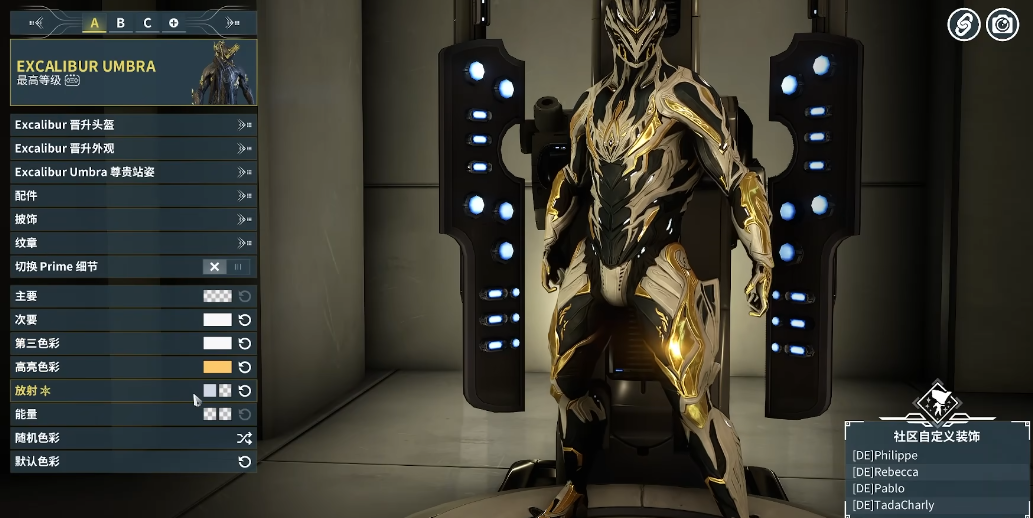Pick the 次要 secondary color swatch

[217, 320]
